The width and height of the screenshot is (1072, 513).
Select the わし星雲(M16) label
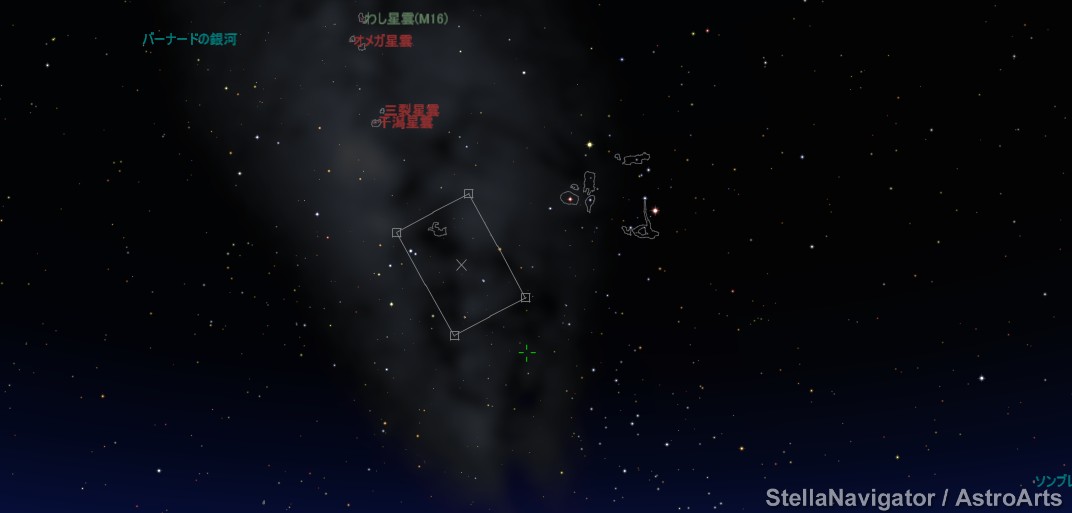click(x=408, y=19)
